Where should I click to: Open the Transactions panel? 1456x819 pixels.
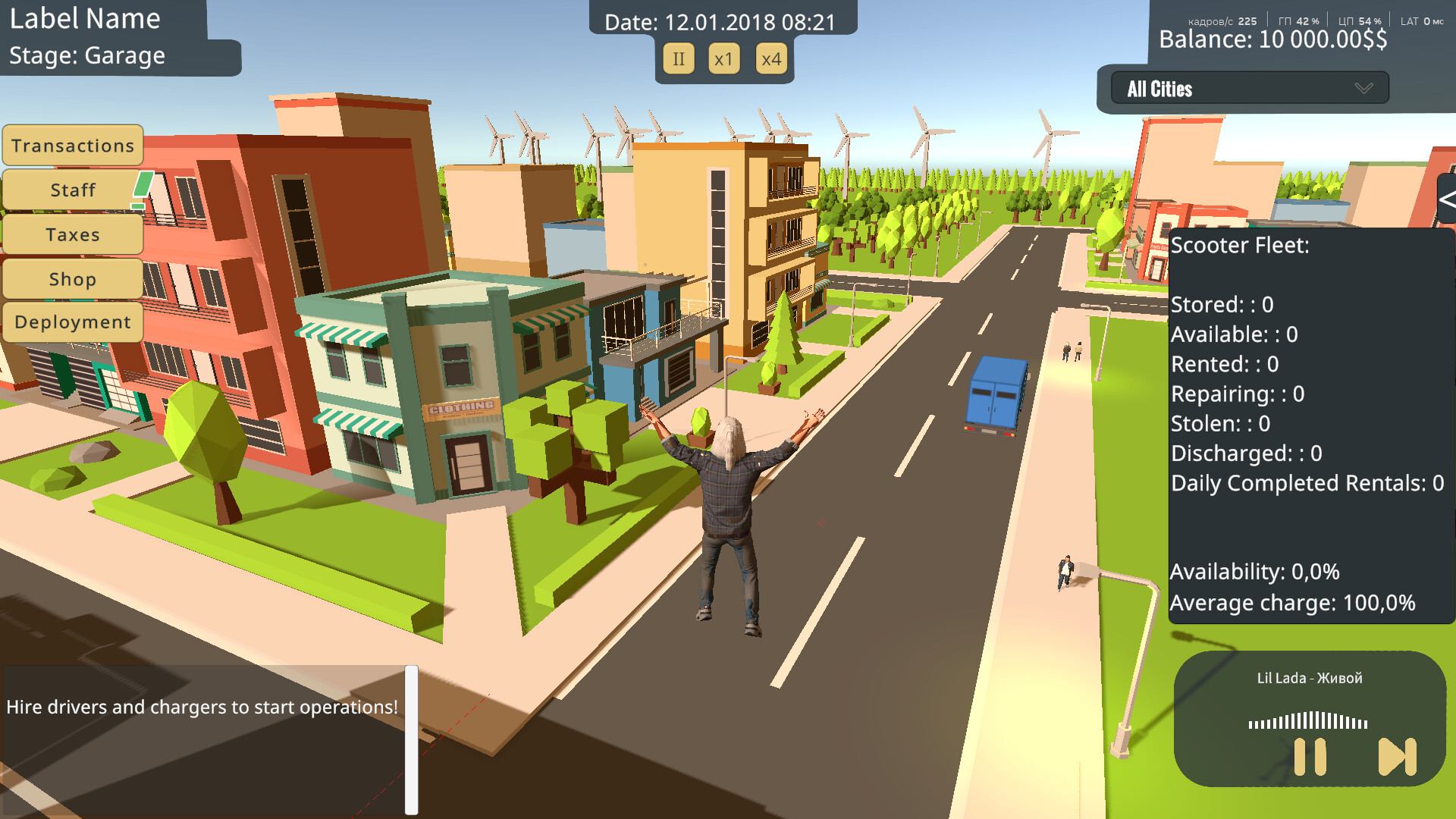pos(73,146)
